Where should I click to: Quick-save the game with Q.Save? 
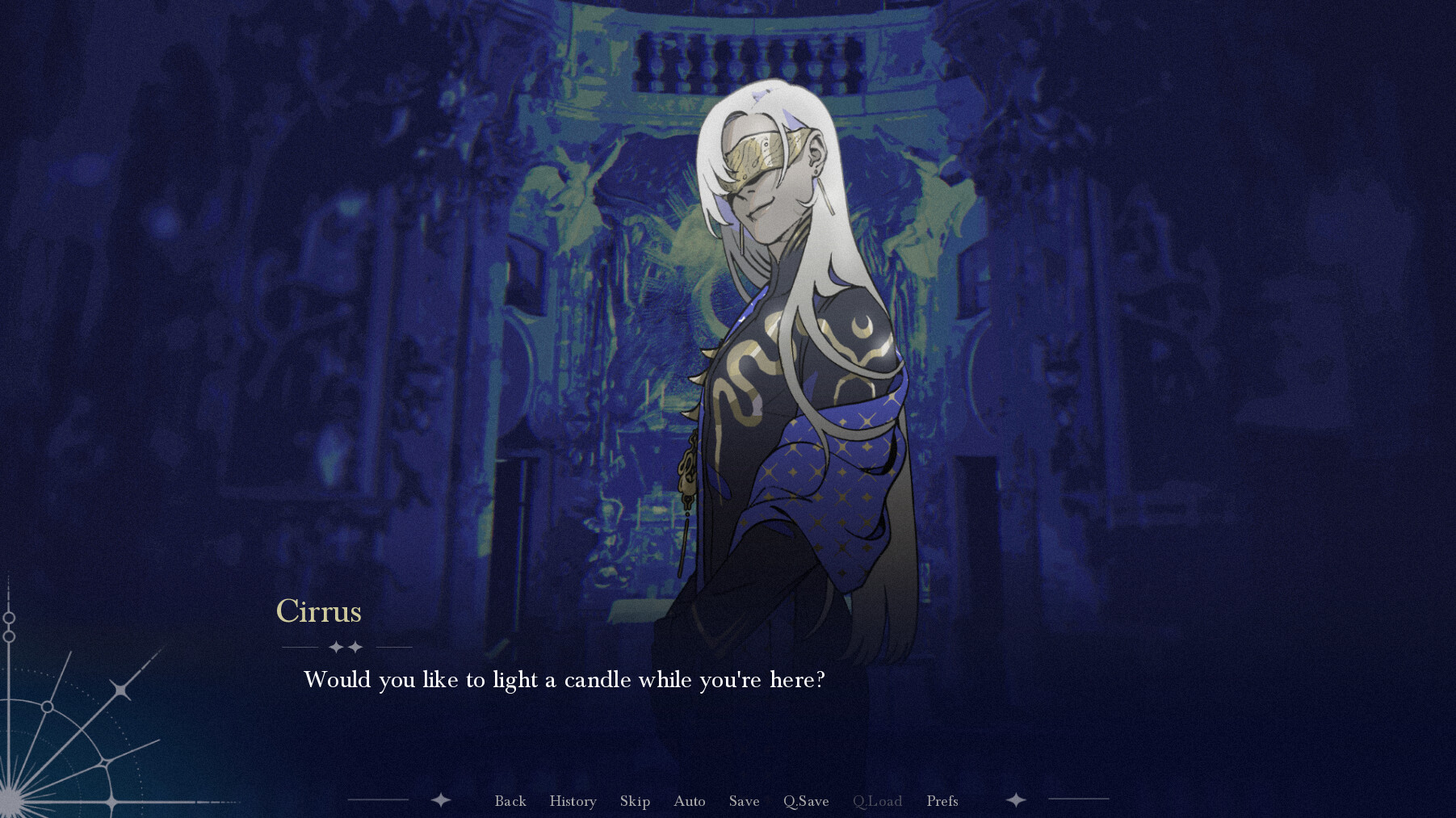point(805,801)
